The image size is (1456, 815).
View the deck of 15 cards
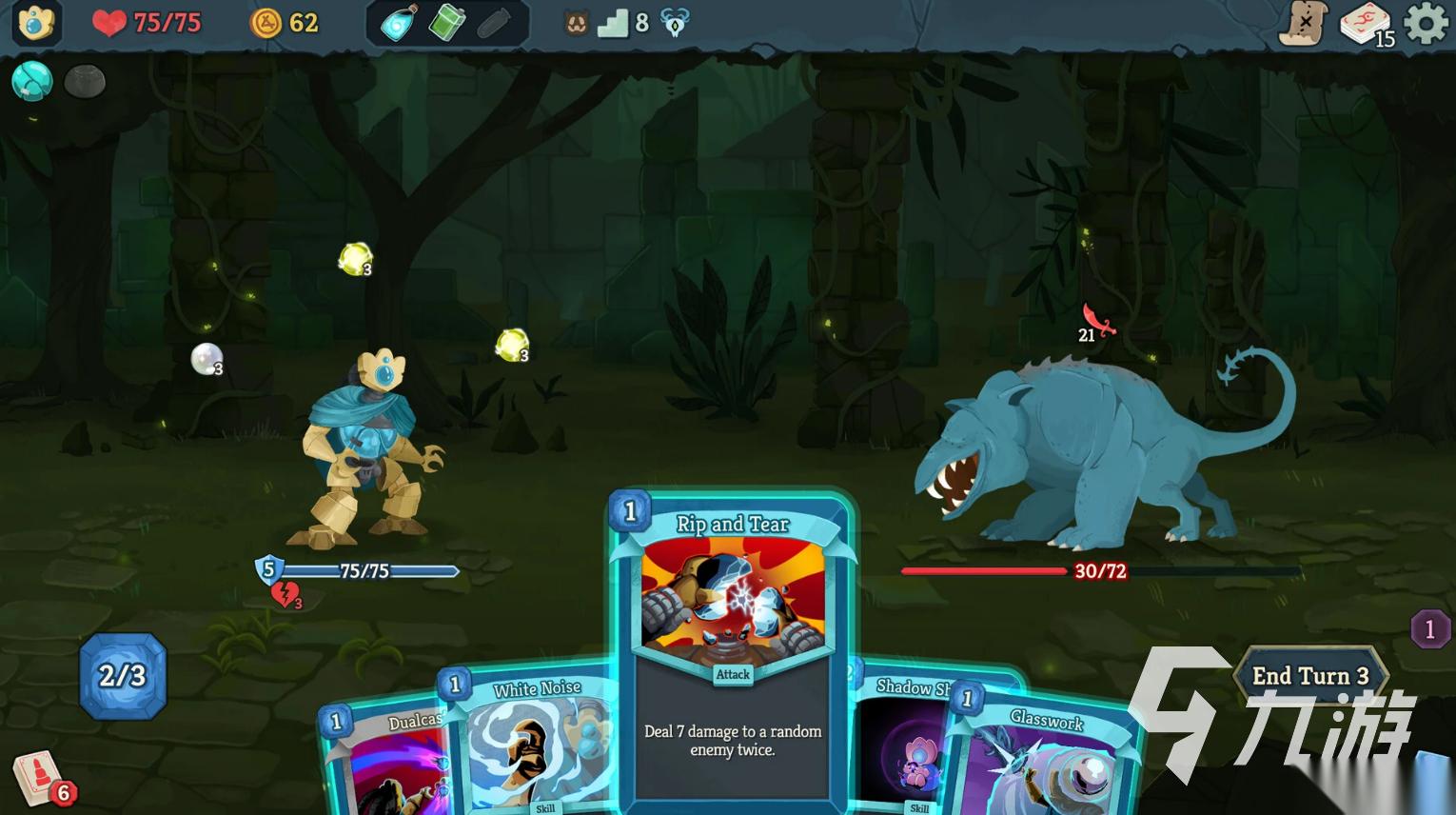pos(1367,25)
